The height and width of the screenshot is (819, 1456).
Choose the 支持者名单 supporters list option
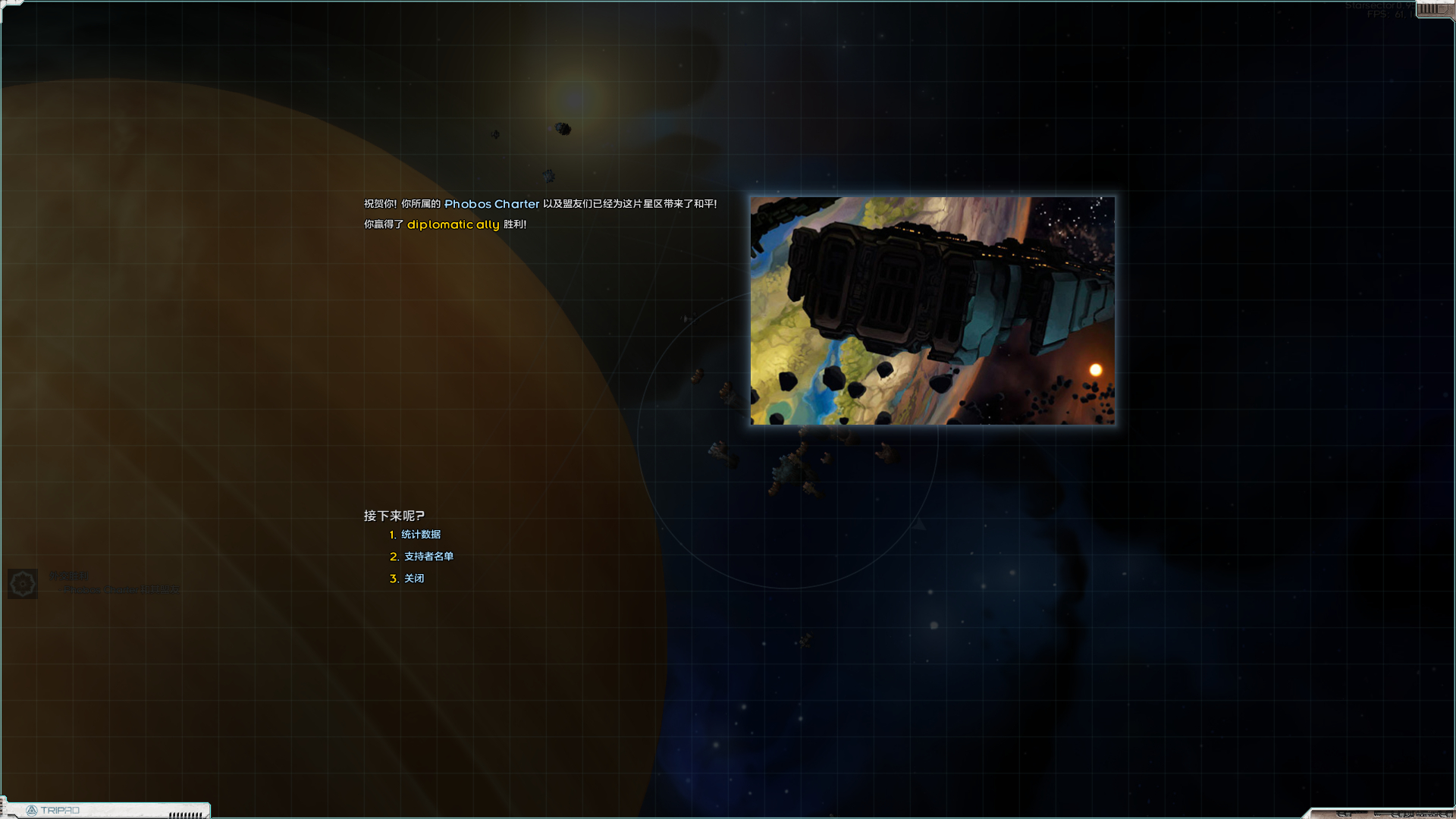point(428,557)
